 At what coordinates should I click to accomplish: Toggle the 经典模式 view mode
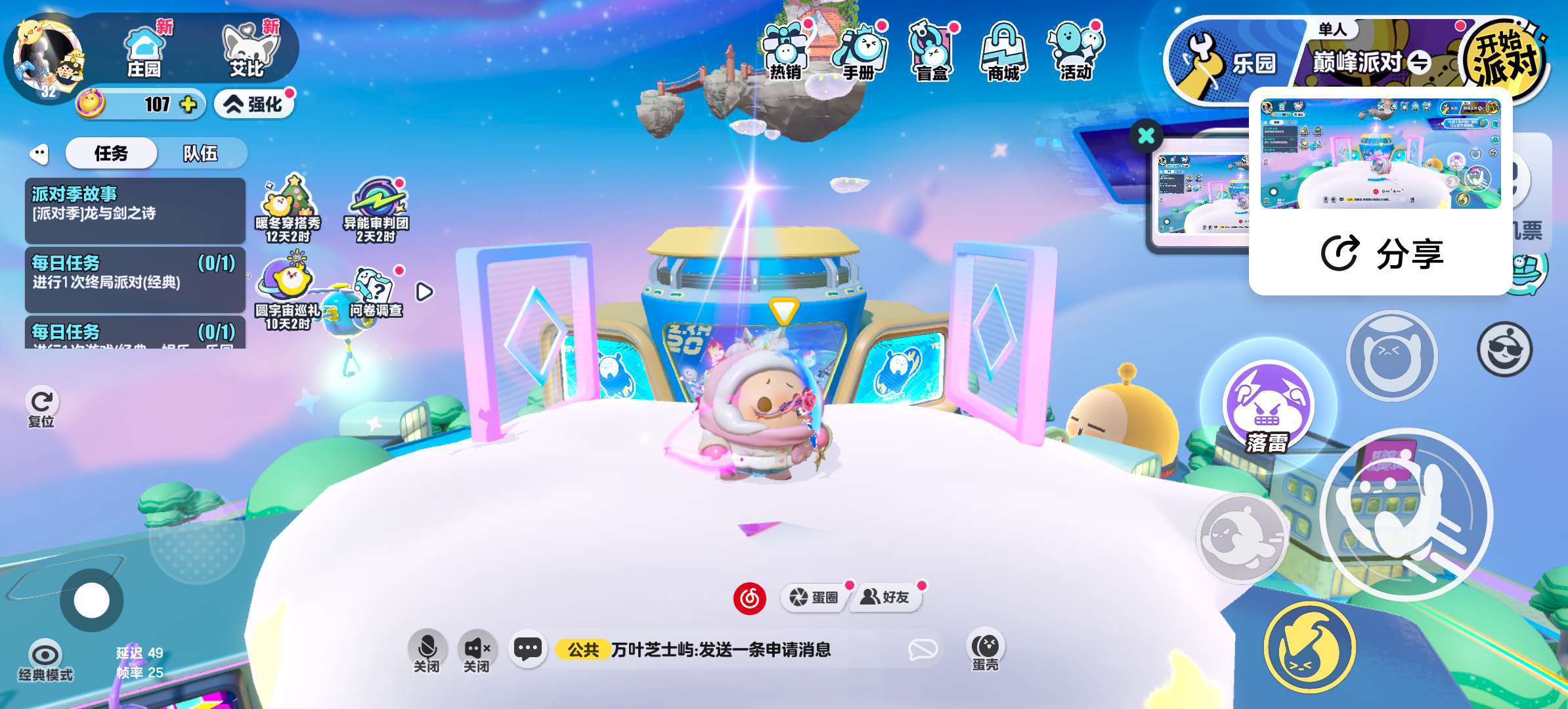(x=45, y=660)
